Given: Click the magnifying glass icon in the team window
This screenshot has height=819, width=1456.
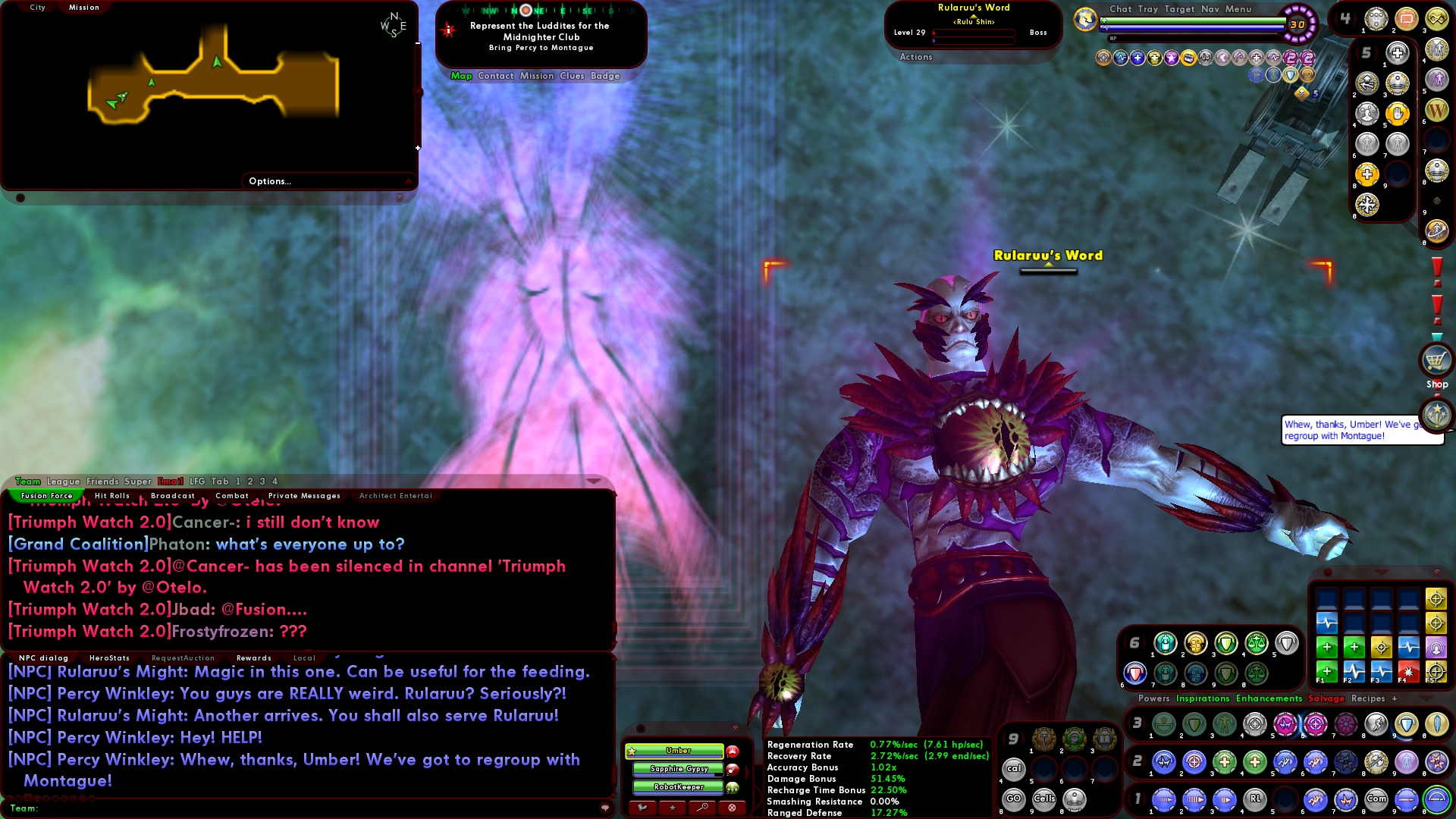Looking at the screenshot, I should 701,808.
